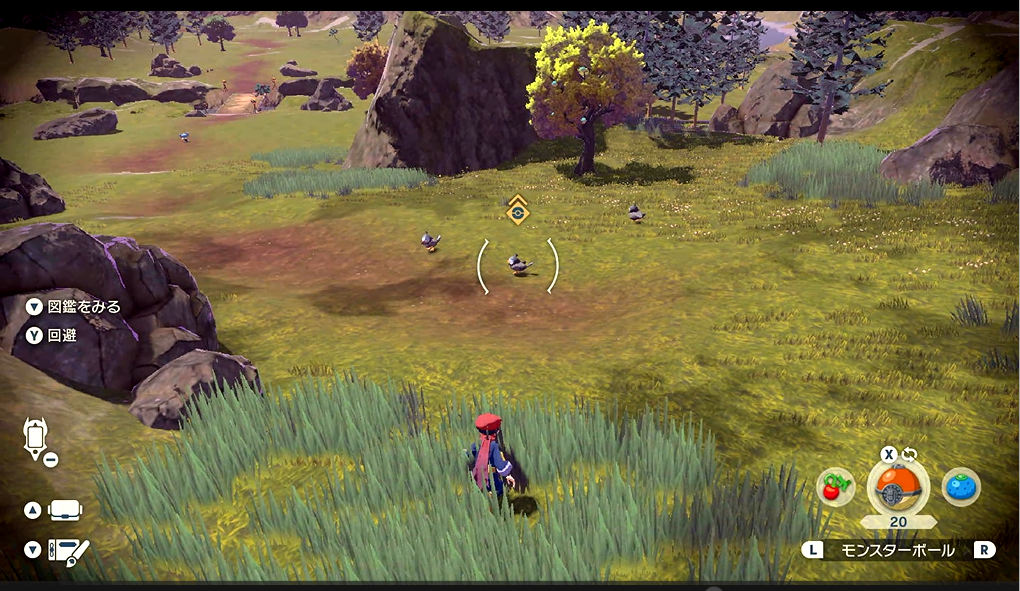Open the satchel bag icon
Screen dimensions: 1020x591
pyautogui.click(x=65, y=510)
